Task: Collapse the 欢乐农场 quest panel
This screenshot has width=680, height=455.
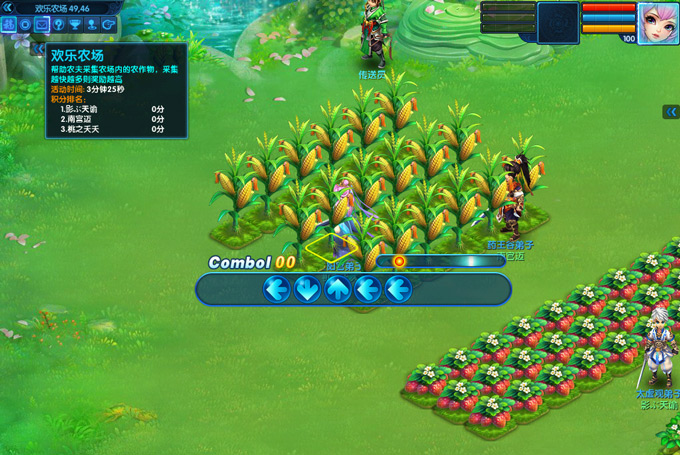Action: point(39,48)
